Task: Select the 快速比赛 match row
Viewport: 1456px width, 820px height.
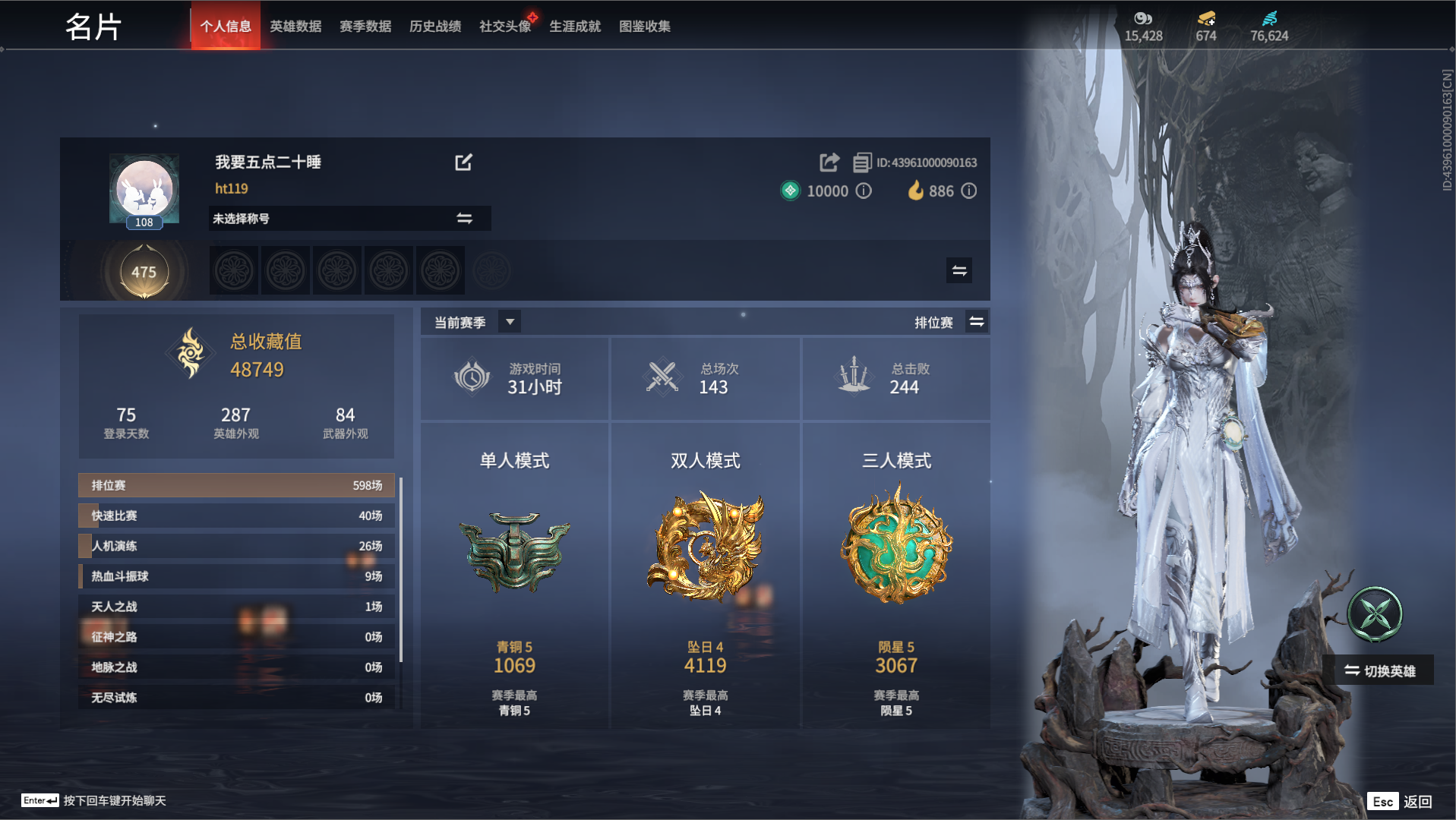Action: (x=236, y=516)
